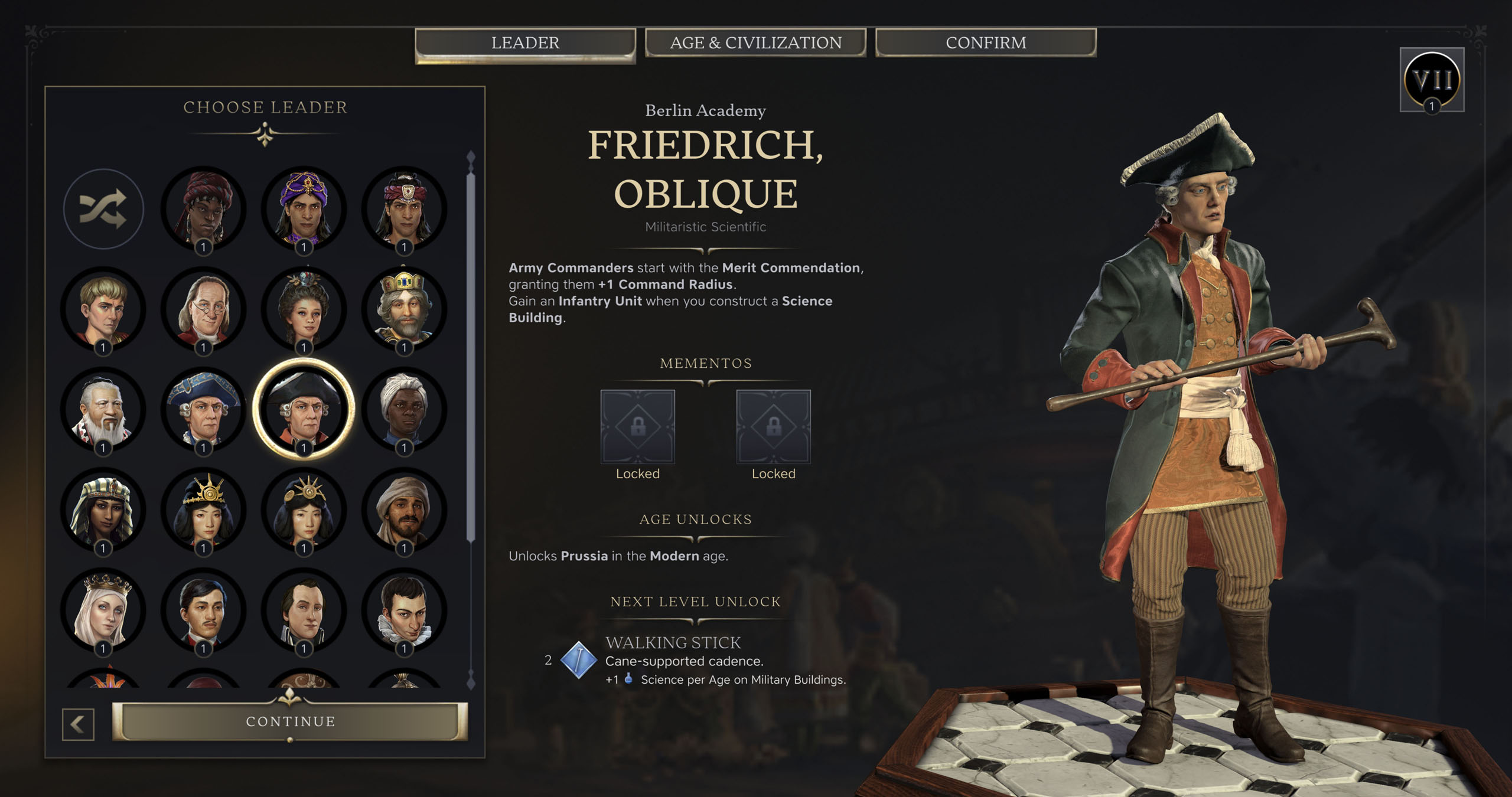This screenshot has height=797, width=1512.
Task: Select the young laurel-wreathed Roman leader
Action: [103, 309]
